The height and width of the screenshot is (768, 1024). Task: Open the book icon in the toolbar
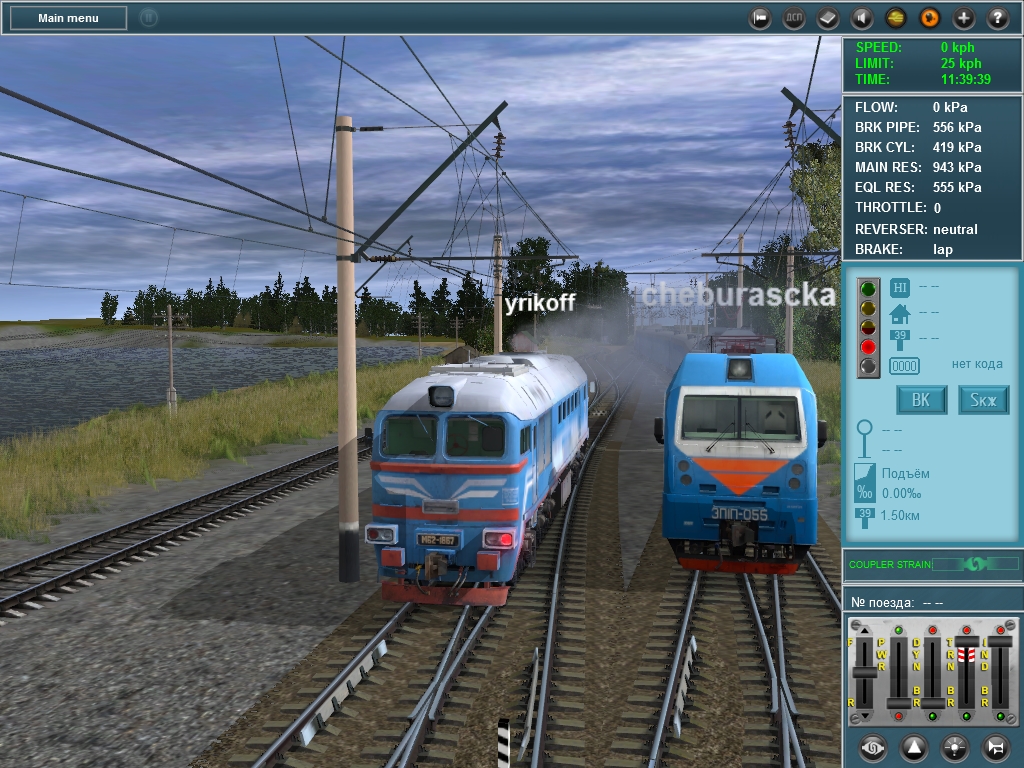pos(828,18)
